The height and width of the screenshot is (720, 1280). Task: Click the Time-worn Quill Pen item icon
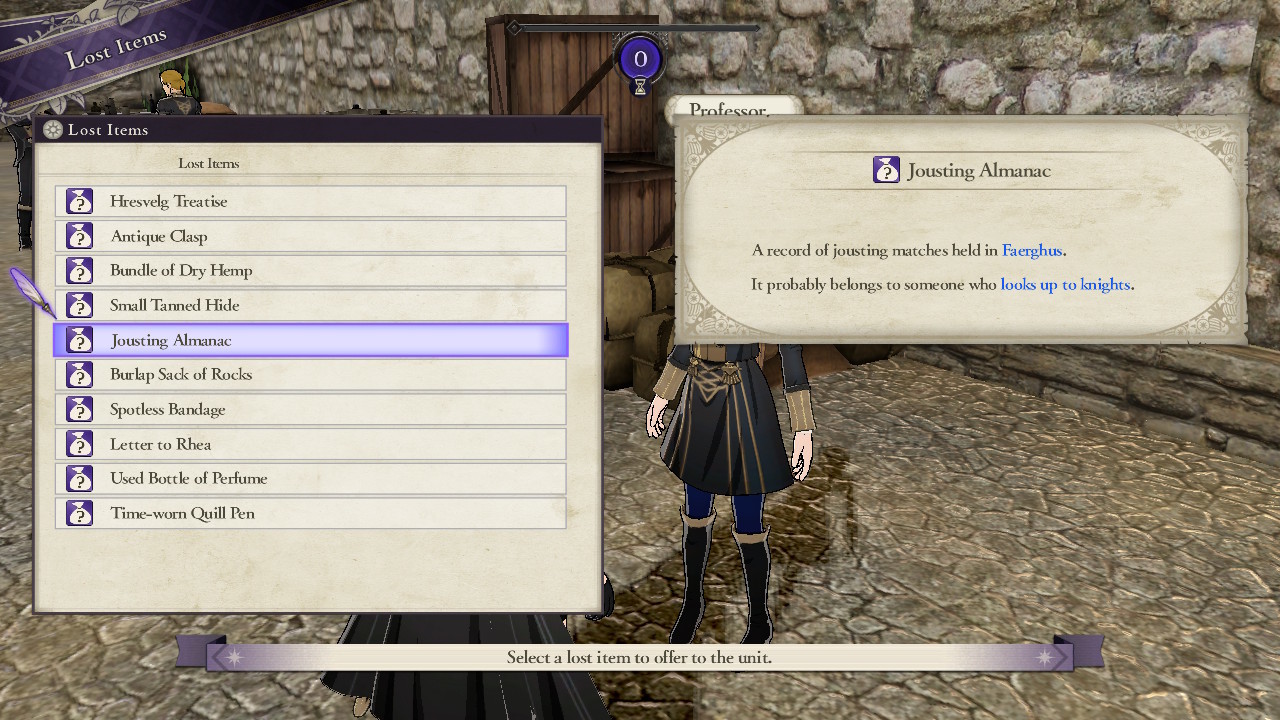point(79,513)
